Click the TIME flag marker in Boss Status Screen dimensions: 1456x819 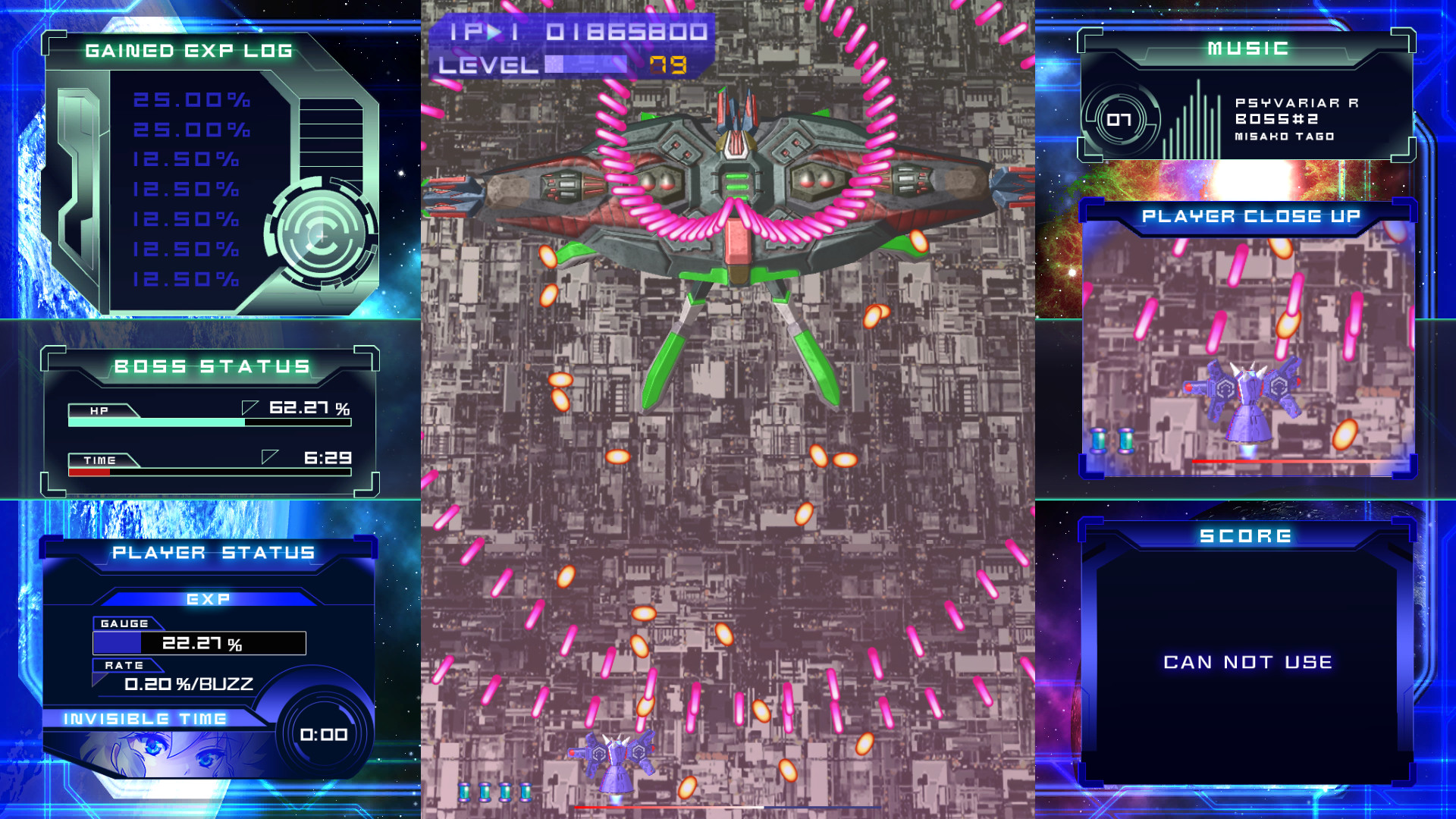coord(269,455)
